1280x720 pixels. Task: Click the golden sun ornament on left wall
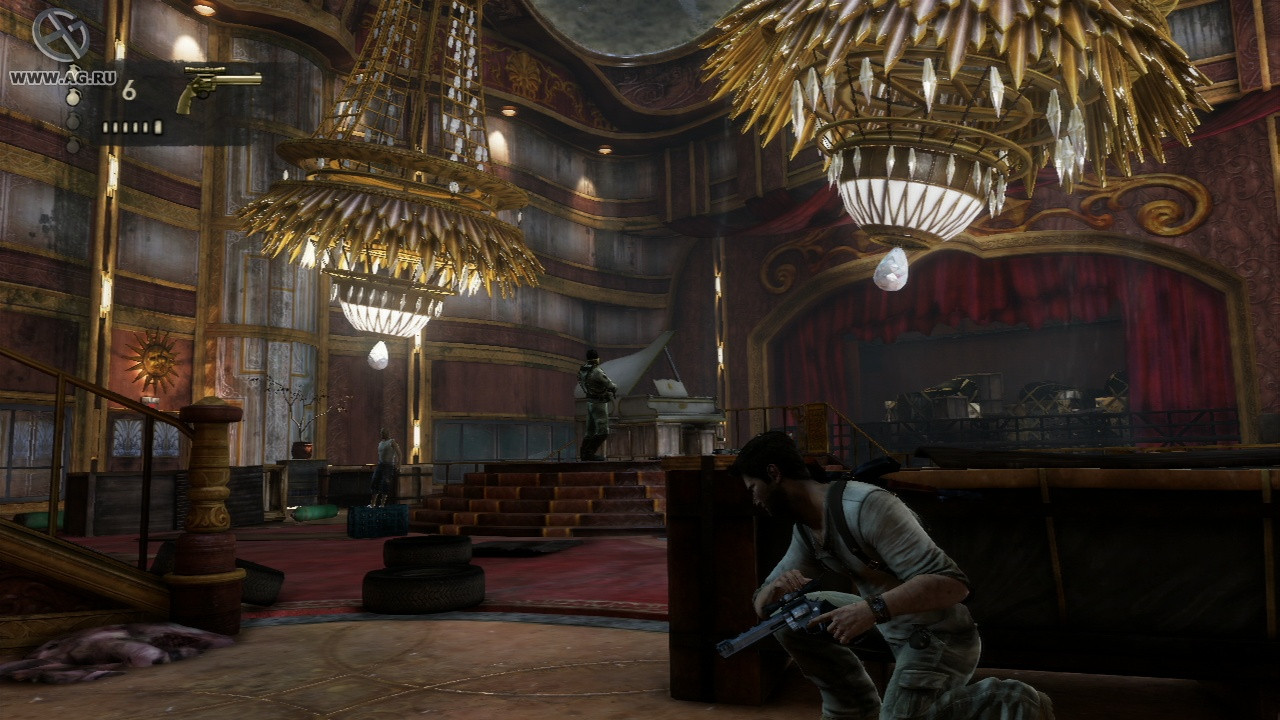click(152, 360)
